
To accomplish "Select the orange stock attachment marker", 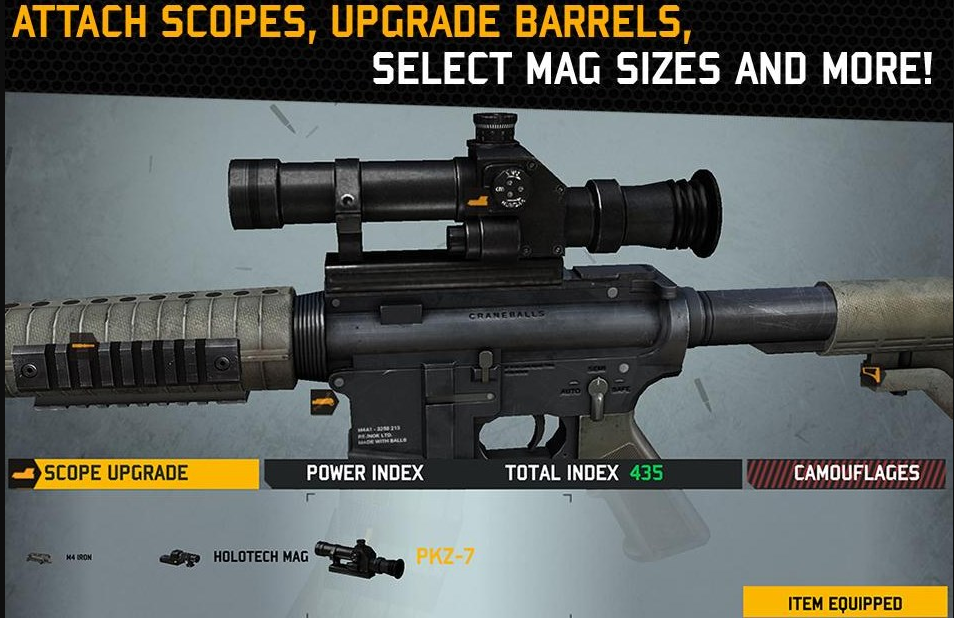I will [x=870, y=376].
